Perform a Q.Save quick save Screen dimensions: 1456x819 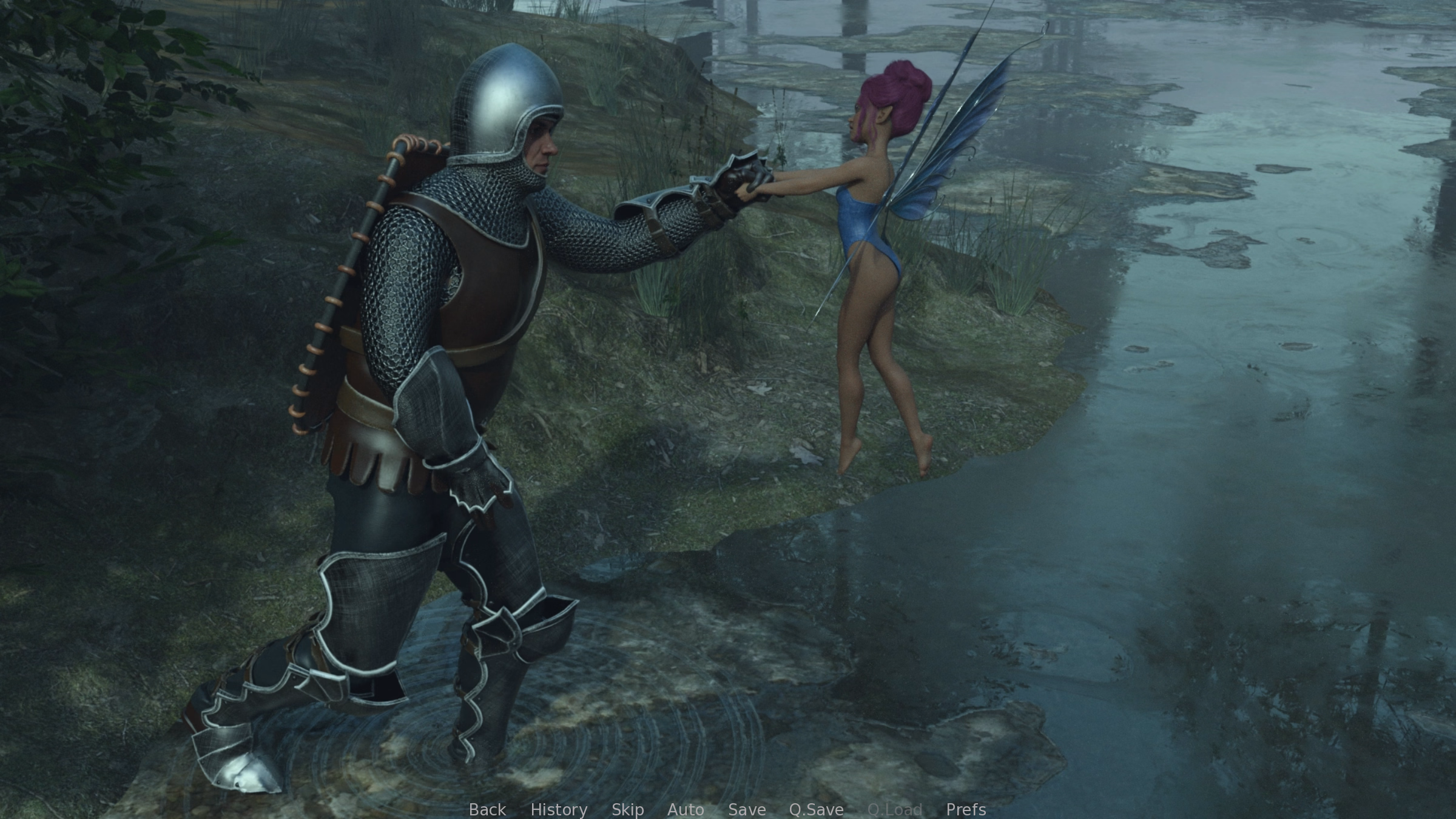pyautogui.click(x=816, y=809)
